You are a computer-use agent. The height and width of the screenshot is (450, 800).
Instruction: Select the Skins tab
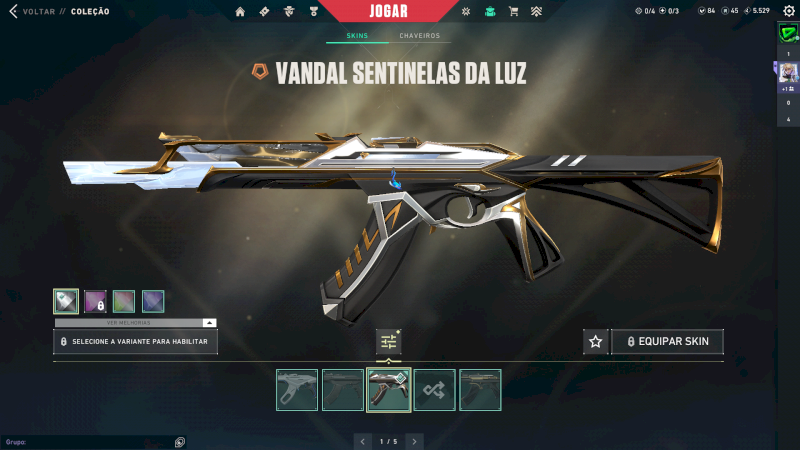357,36
